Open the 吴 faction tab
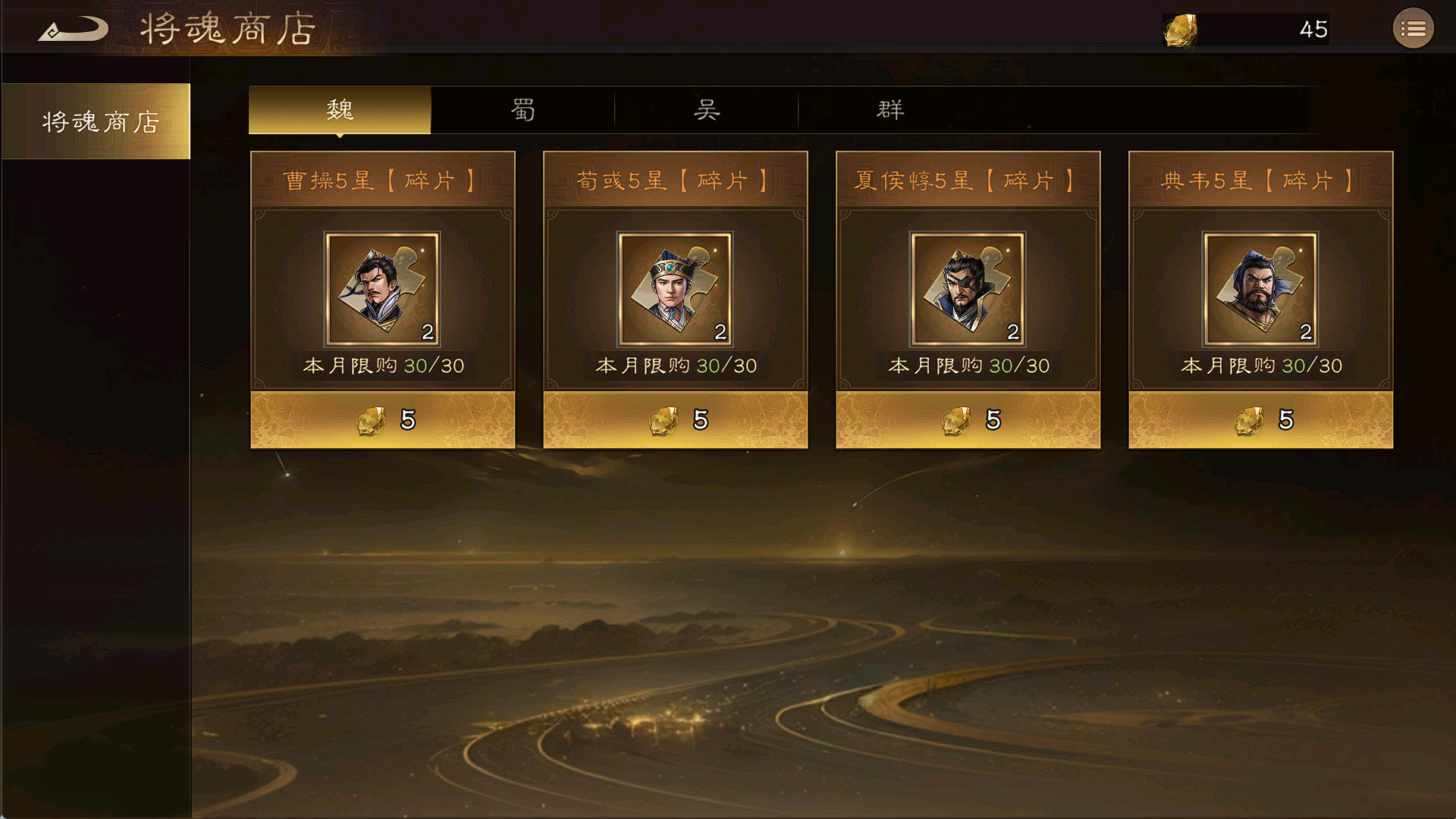The height and width of the screenshot is (819, 1456). tap(706, 110)
